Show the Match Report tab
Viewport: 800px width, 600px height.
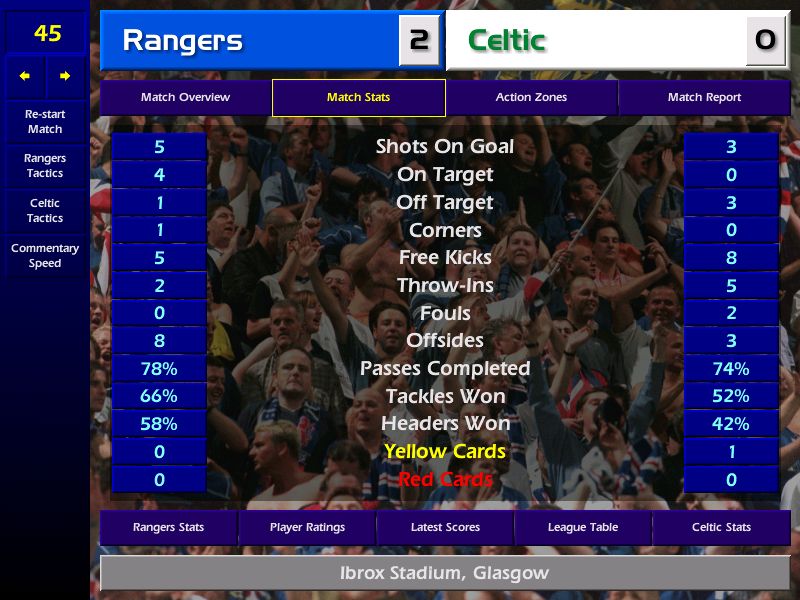pos(704,98)
